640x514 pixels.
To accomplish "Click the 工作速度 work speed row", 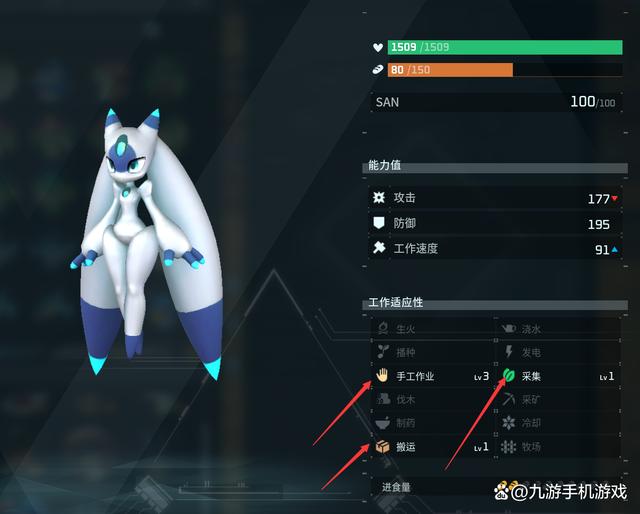I will click(x=495, y=249).
